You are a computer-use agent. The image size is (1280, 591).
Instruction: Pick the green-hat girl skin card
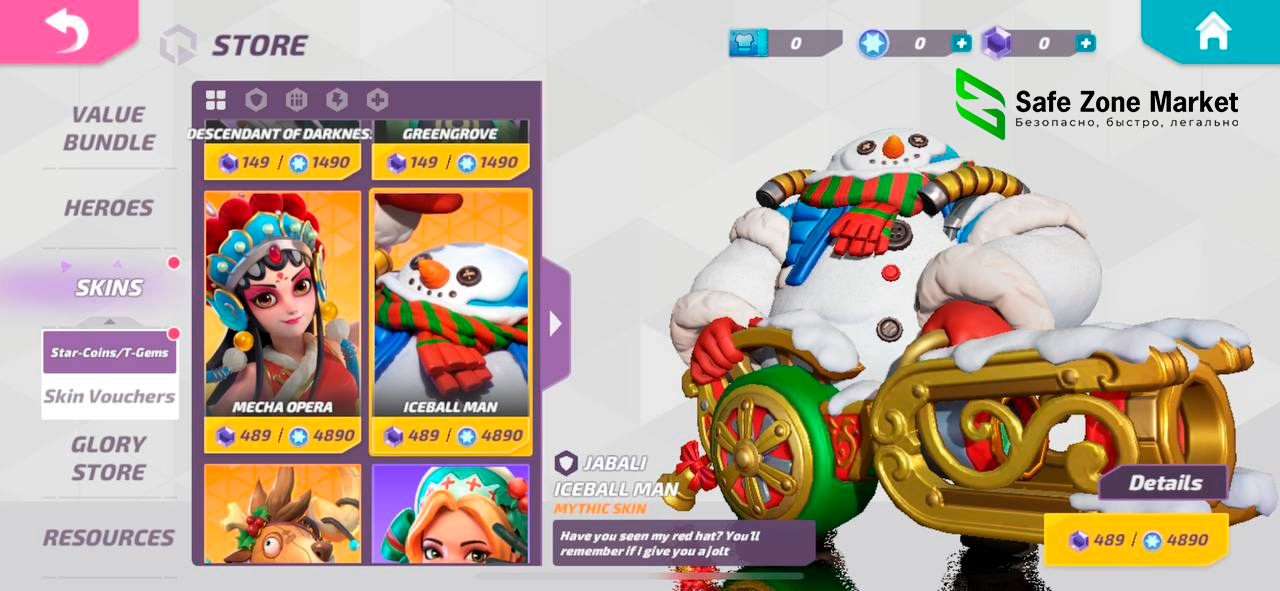(451, 514)
